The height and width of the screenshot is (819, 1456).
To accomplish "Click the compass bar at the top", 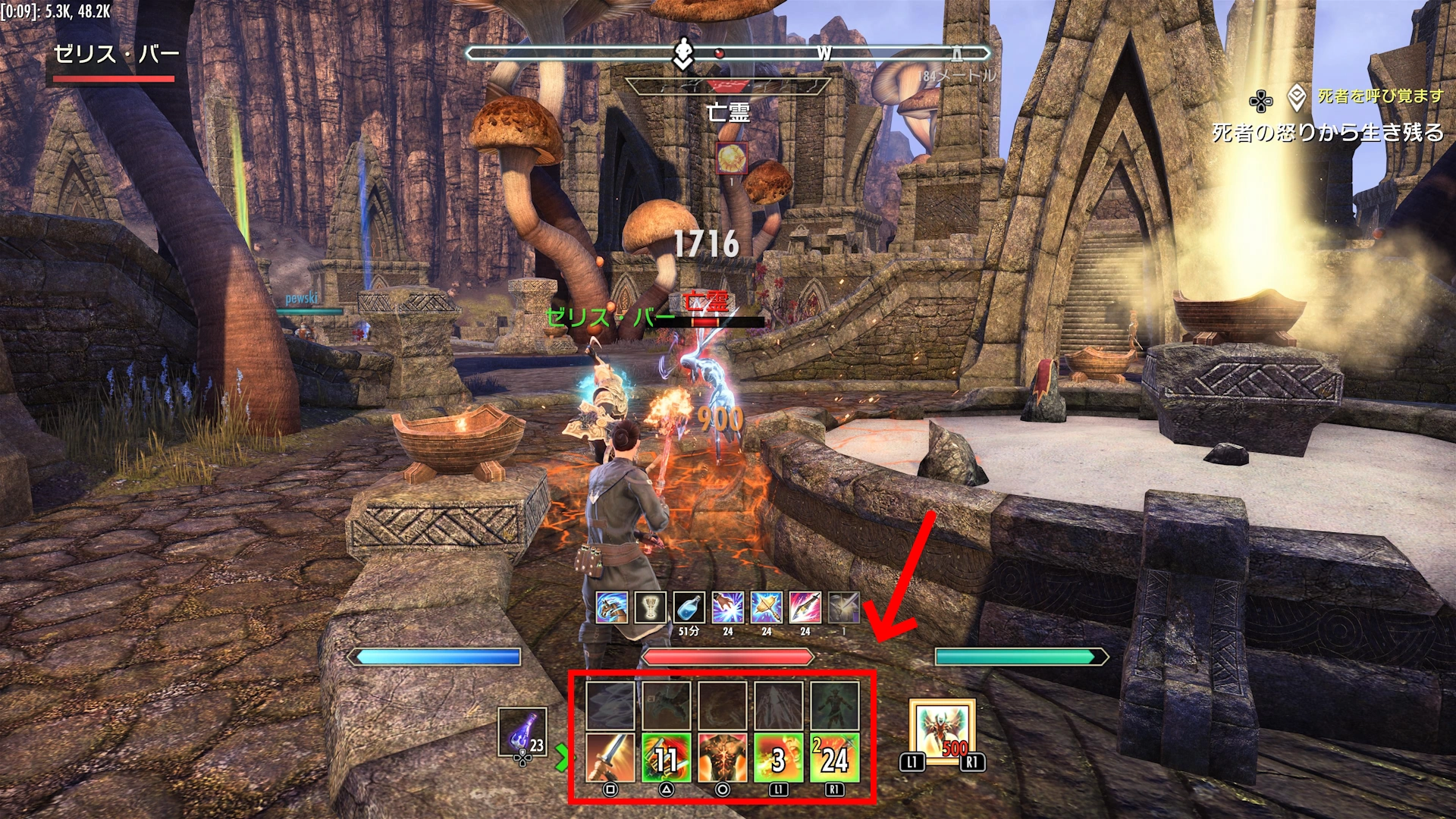I will [728, 53].
